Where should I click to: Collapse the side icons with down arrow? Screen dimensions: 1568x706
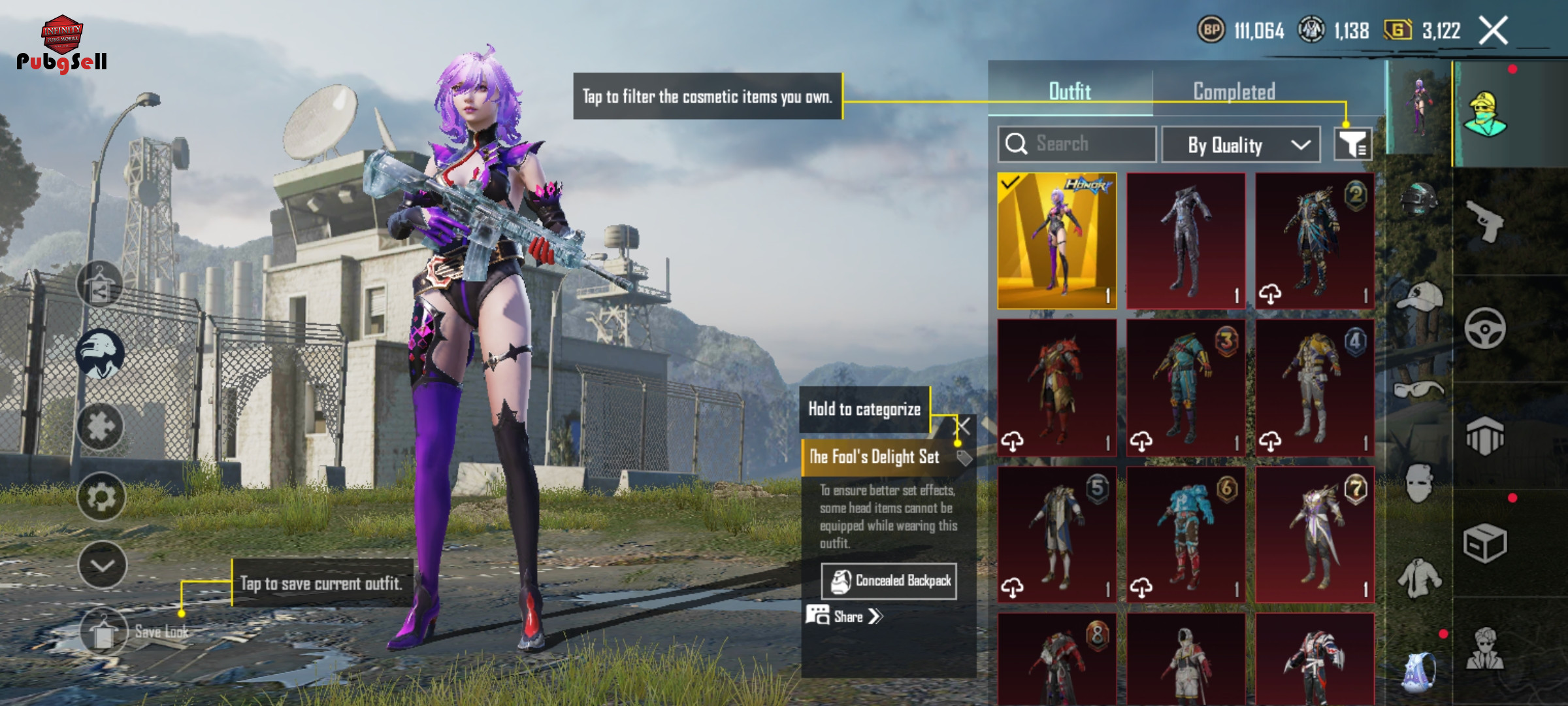coord(102,565)
